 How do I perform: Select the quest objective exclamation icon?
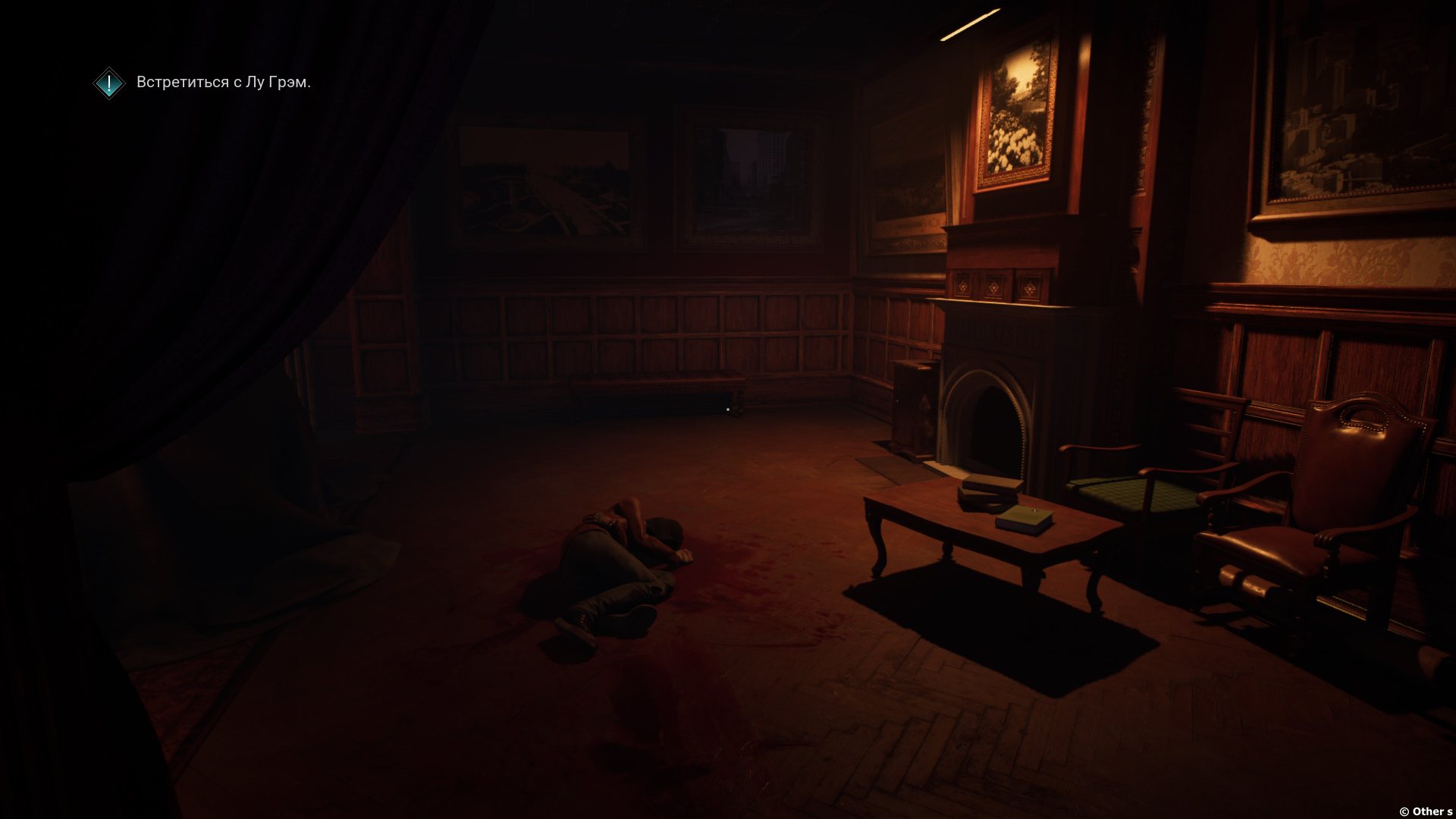pos(109,83)
